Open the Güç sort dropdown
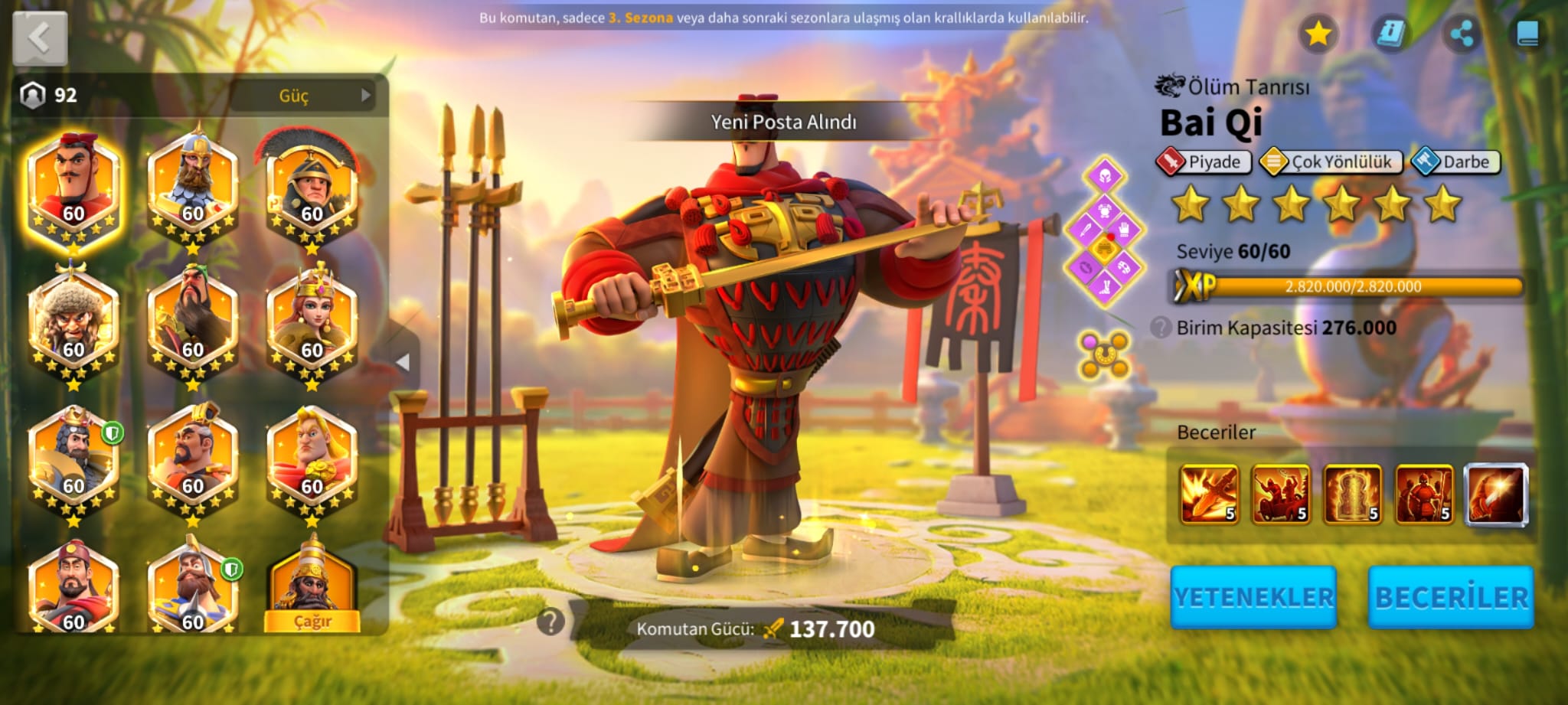 (x=303, y=96)
